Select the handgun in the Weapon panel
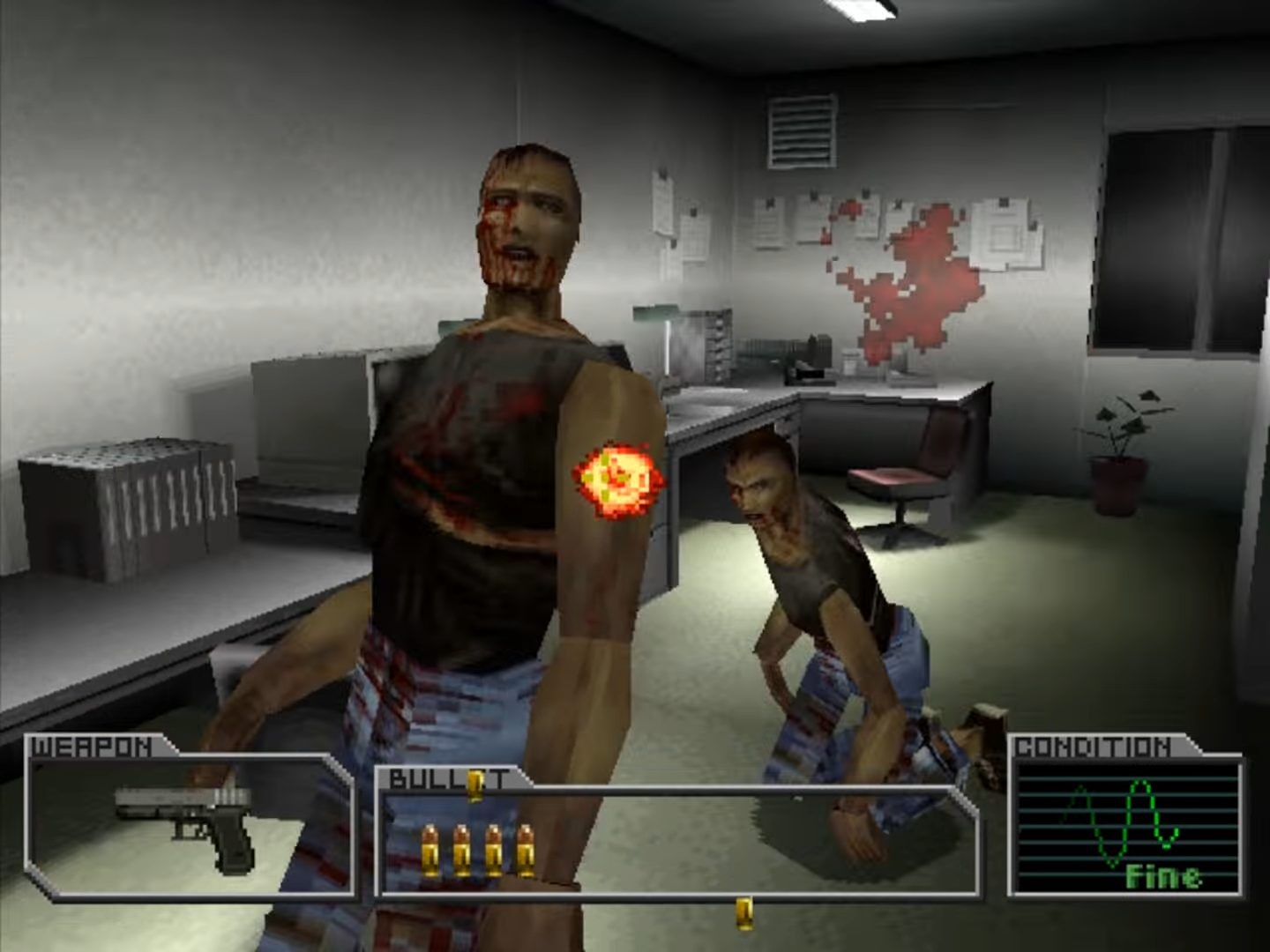 pos(188,820)
